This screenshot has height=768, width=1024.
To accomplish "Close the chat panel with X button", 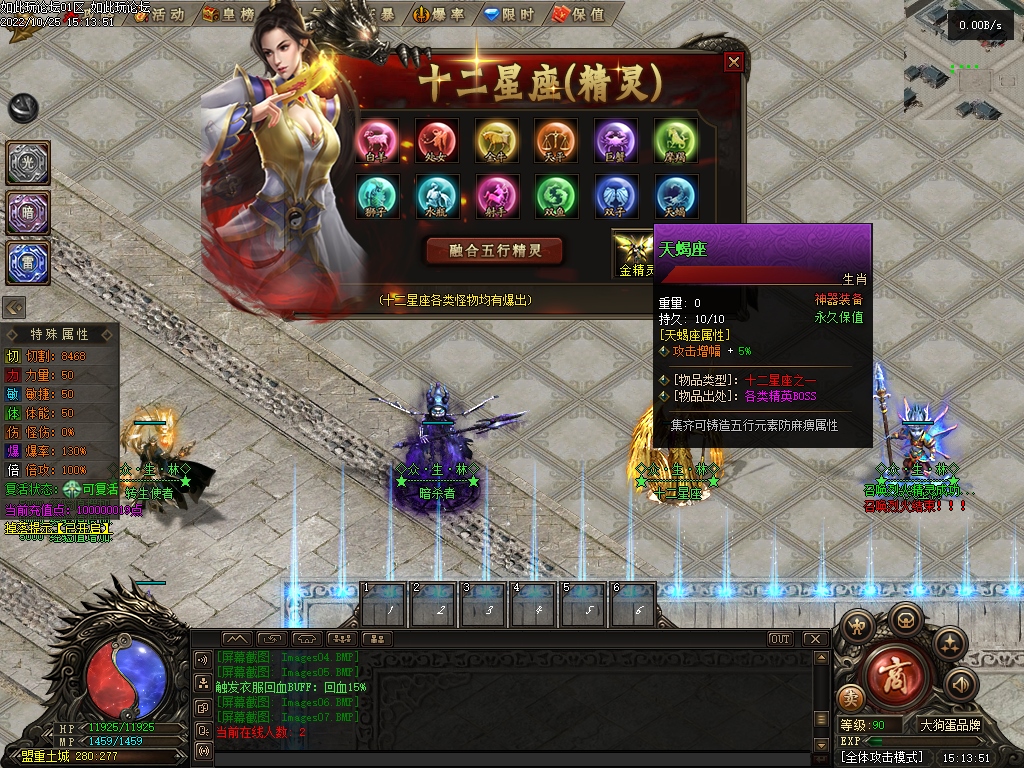I will click(815, 639).
